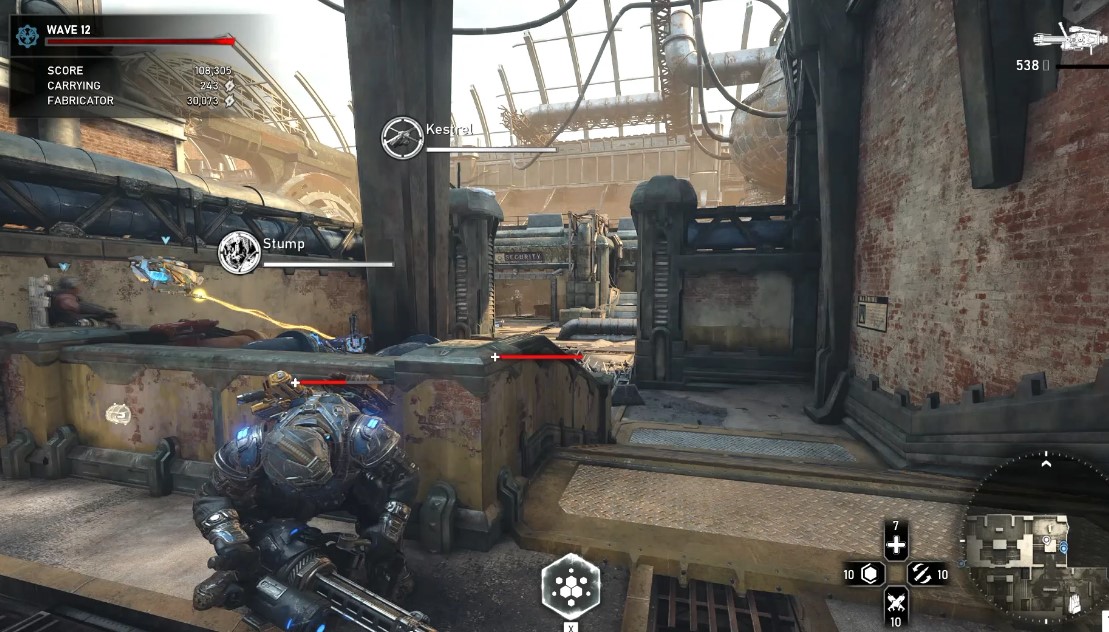Click the equipped weapon icon
This screenshot has height=632, width=1109.
pos(1071,37)
